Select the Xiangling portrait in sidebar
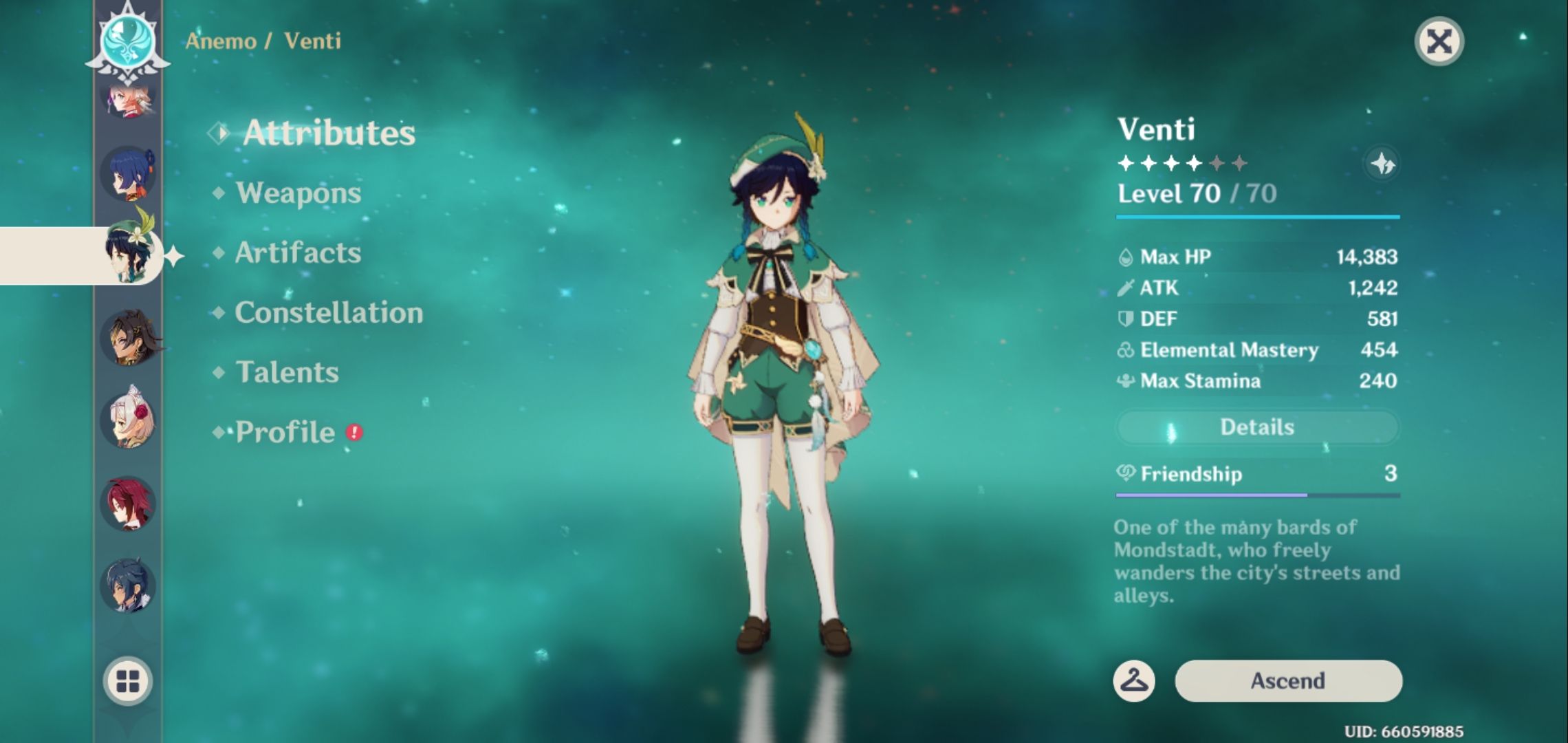1568x743 pixels. pyautogui.click(x=128, y=174)
